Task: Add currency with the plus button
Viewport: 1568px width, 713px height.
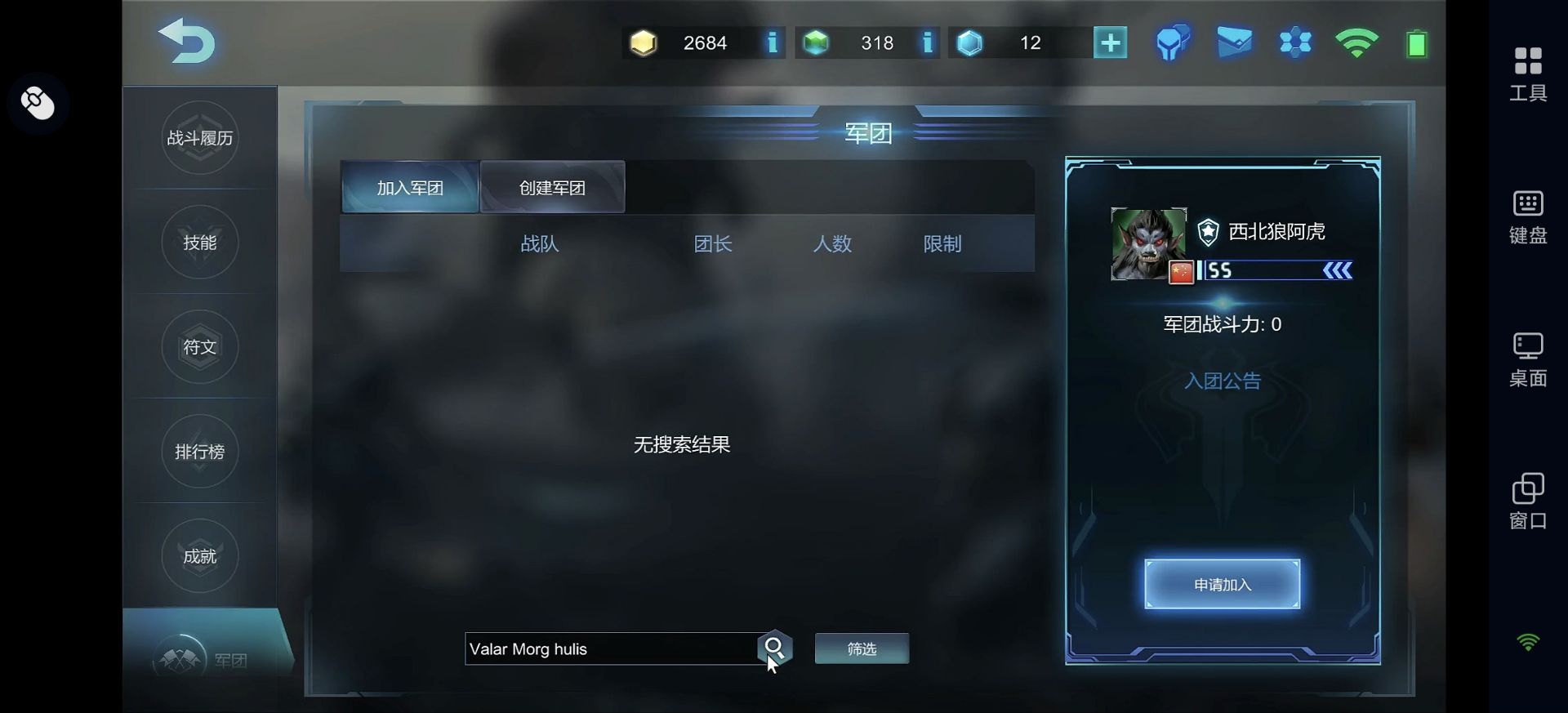Action: (1110, 42)
